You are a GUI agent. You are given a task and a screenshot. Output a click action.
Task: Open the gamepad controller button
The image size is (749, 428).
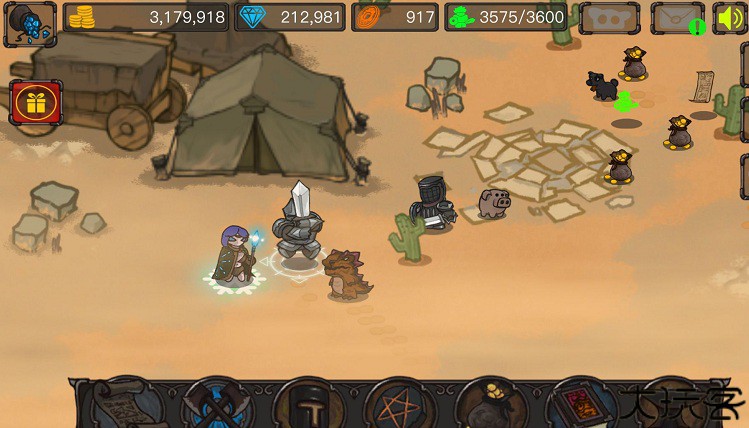[610, 18]
